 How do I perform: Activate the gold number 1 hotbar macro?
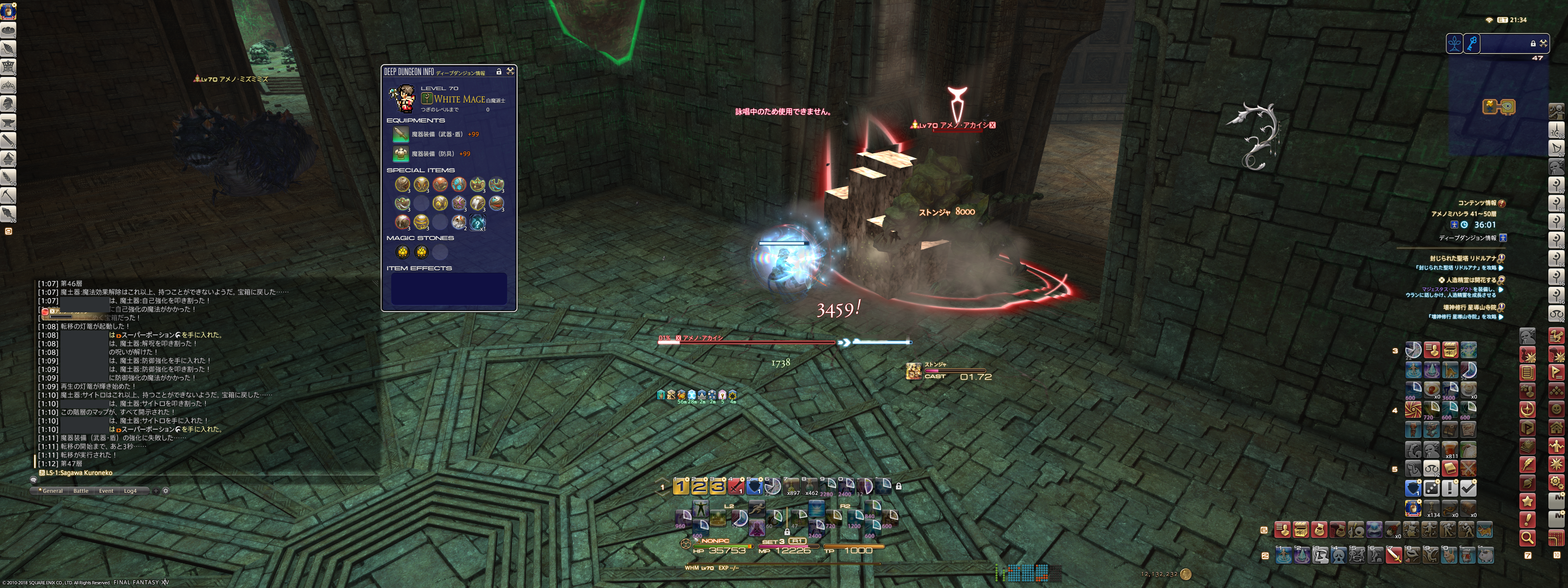[681, 486]
